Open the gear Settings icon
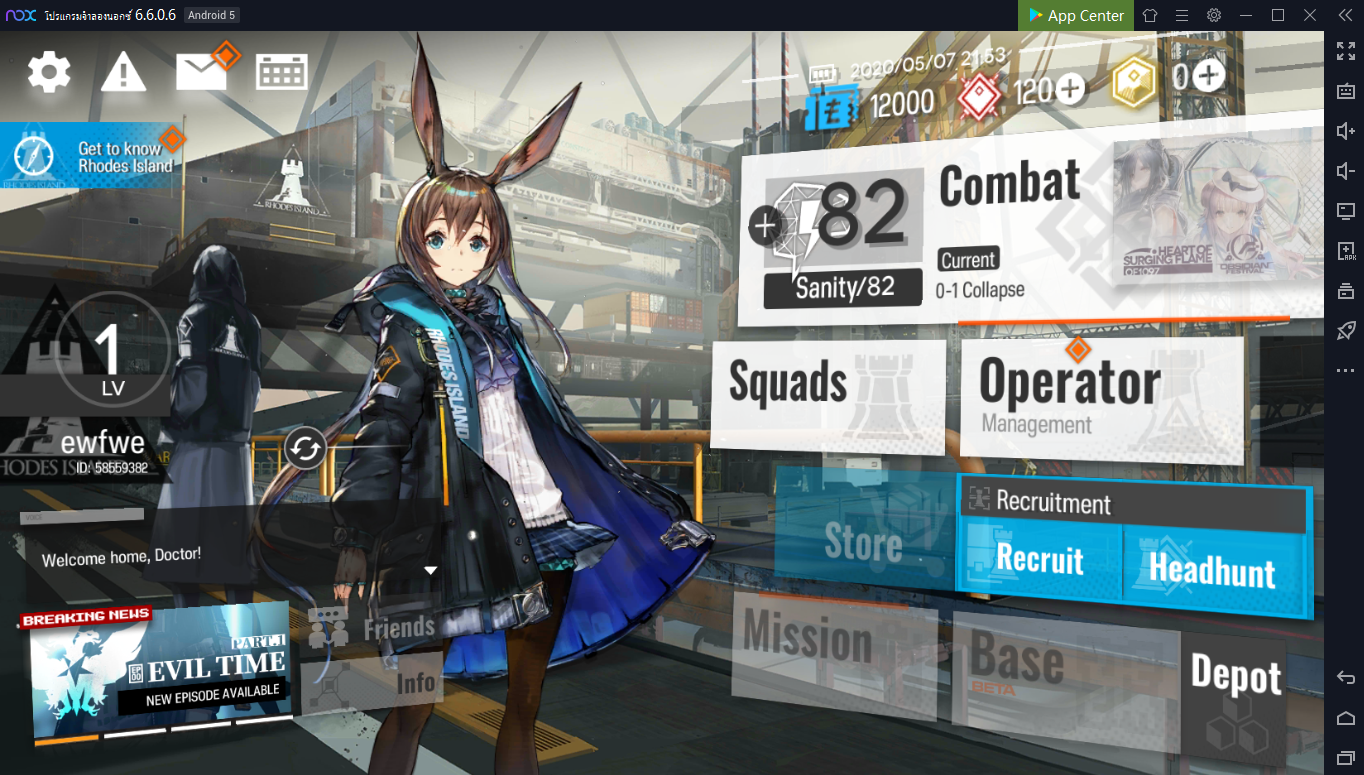 click(49, 72)
